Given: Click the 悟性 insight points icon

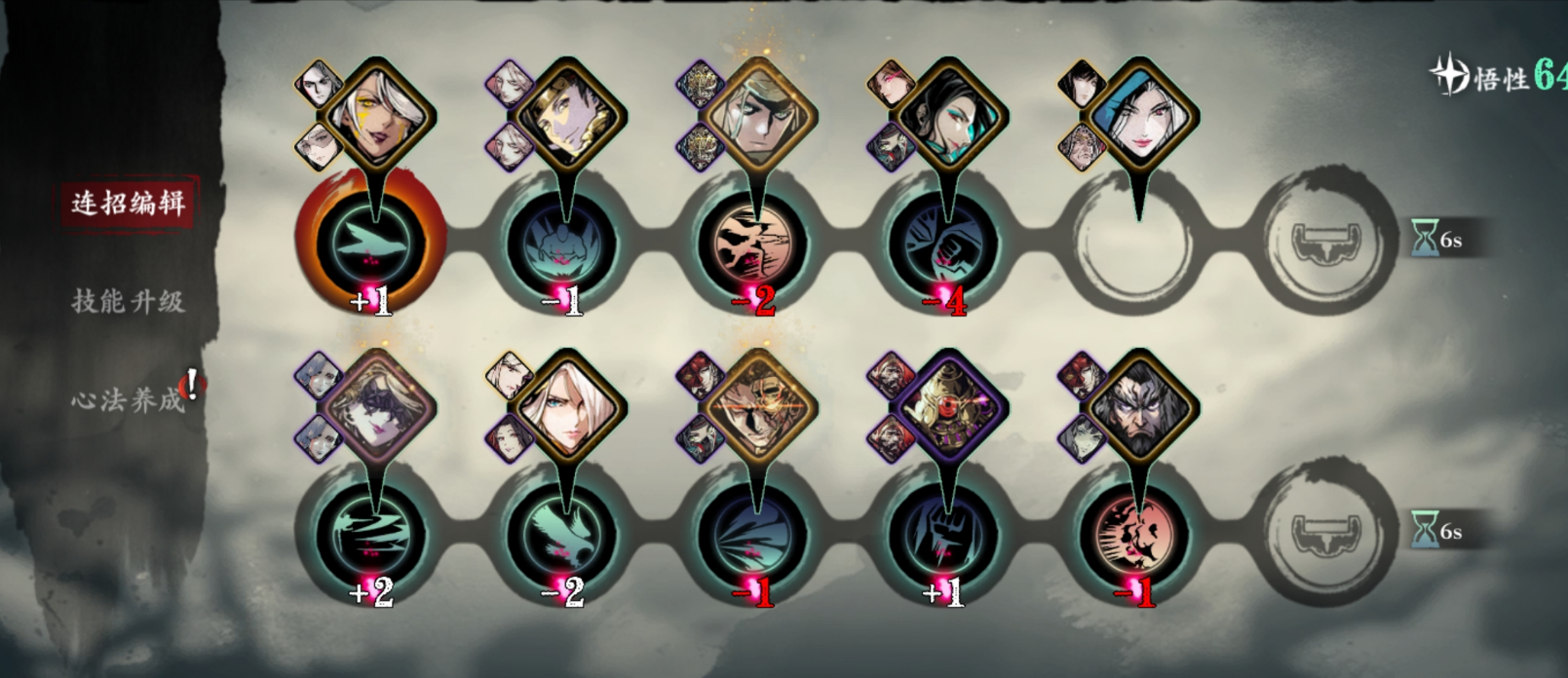Looking at the screenshot, I should tap(1451, 75).
